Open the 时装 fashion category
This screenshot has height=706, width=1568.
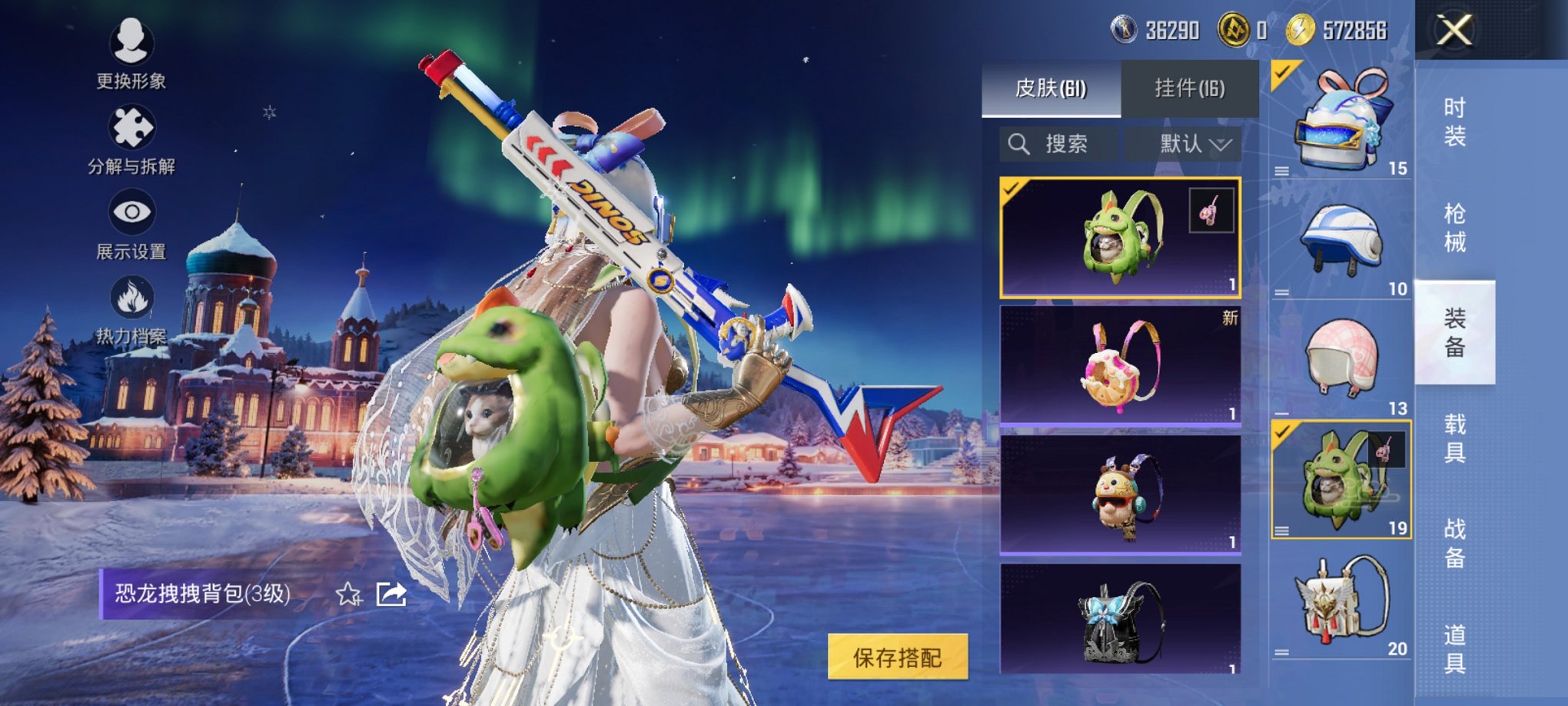[x=1454, y=122]
